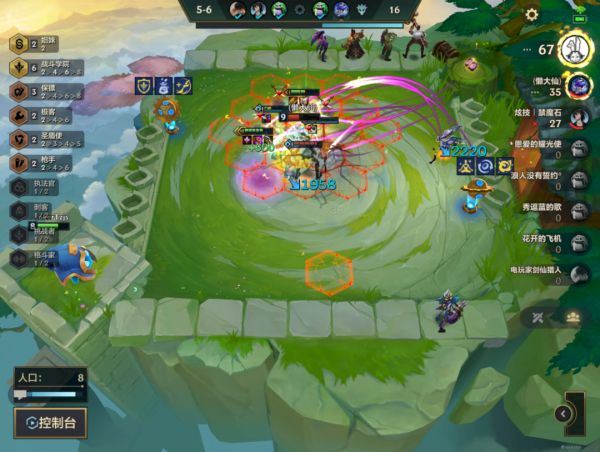This screenshot has height=452, width=600.
Task: Select the 姐妹 trait badge
Action: coord(18,44)
